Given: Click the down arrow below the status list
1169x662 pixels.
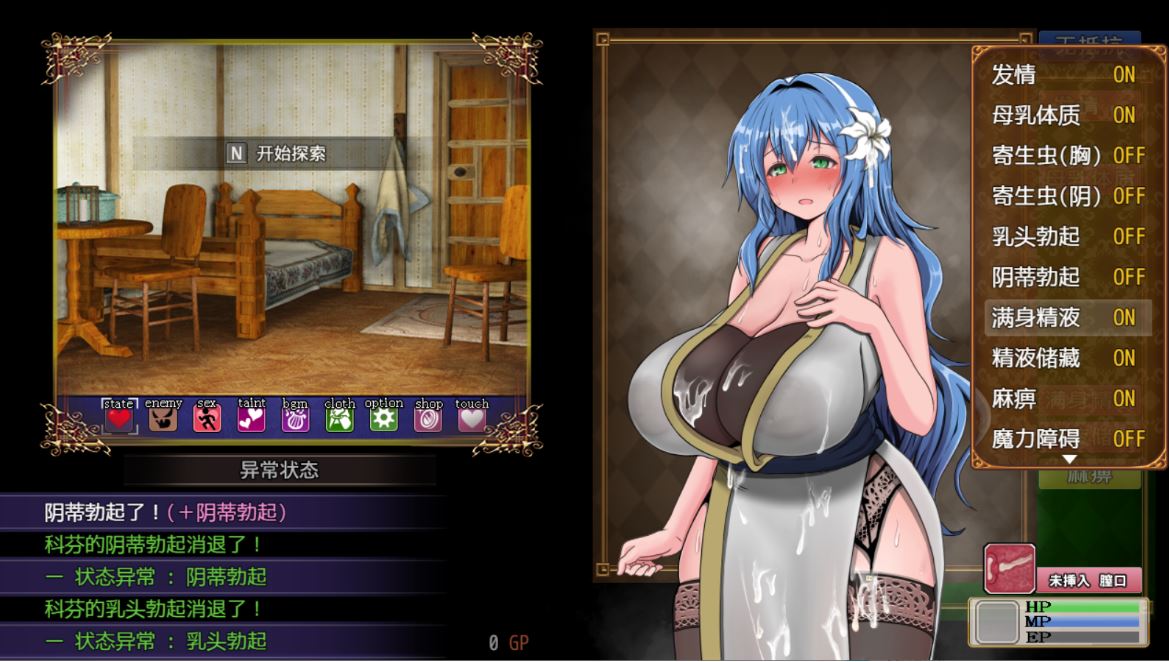Looking at the screenshot, I should click(1069, 460).
